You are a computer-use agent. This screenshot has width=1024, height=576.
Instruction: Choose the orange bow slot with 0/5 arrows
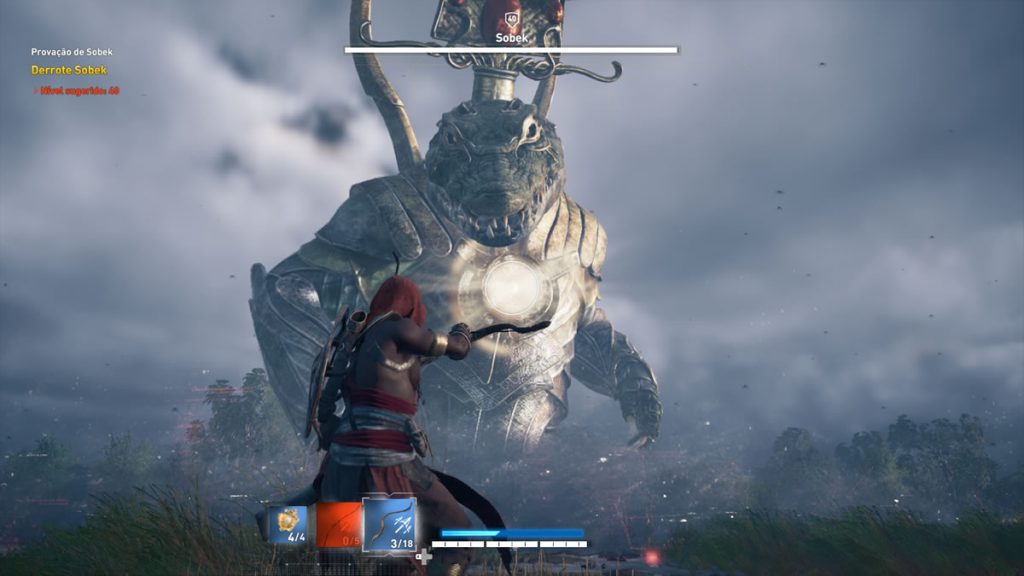click(x=338, y=524)
